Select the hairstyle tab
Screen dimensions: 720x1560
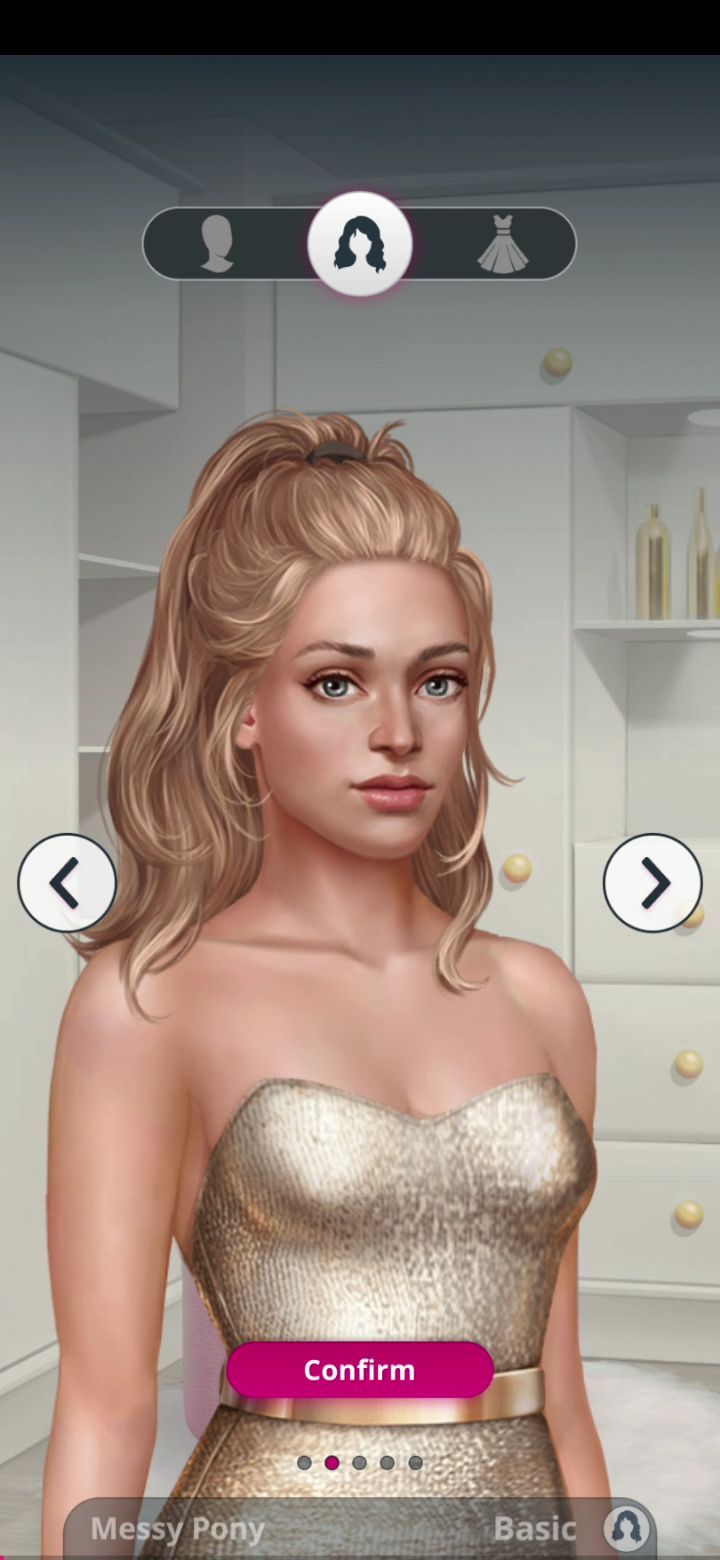pos(360,244)
